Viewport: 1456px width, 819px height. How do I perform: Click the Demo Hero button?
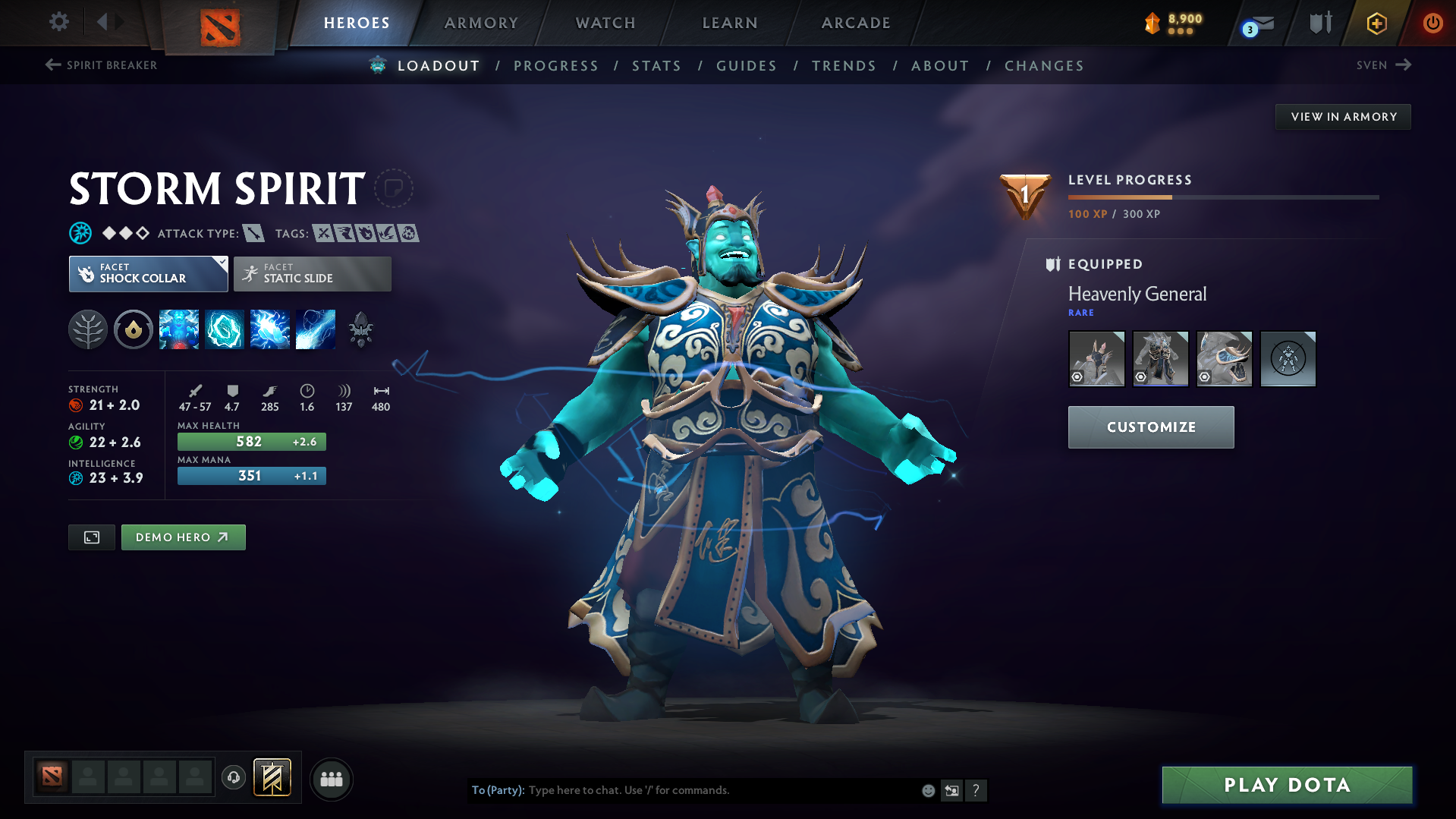pyautogui.click(x=183, y=537)
